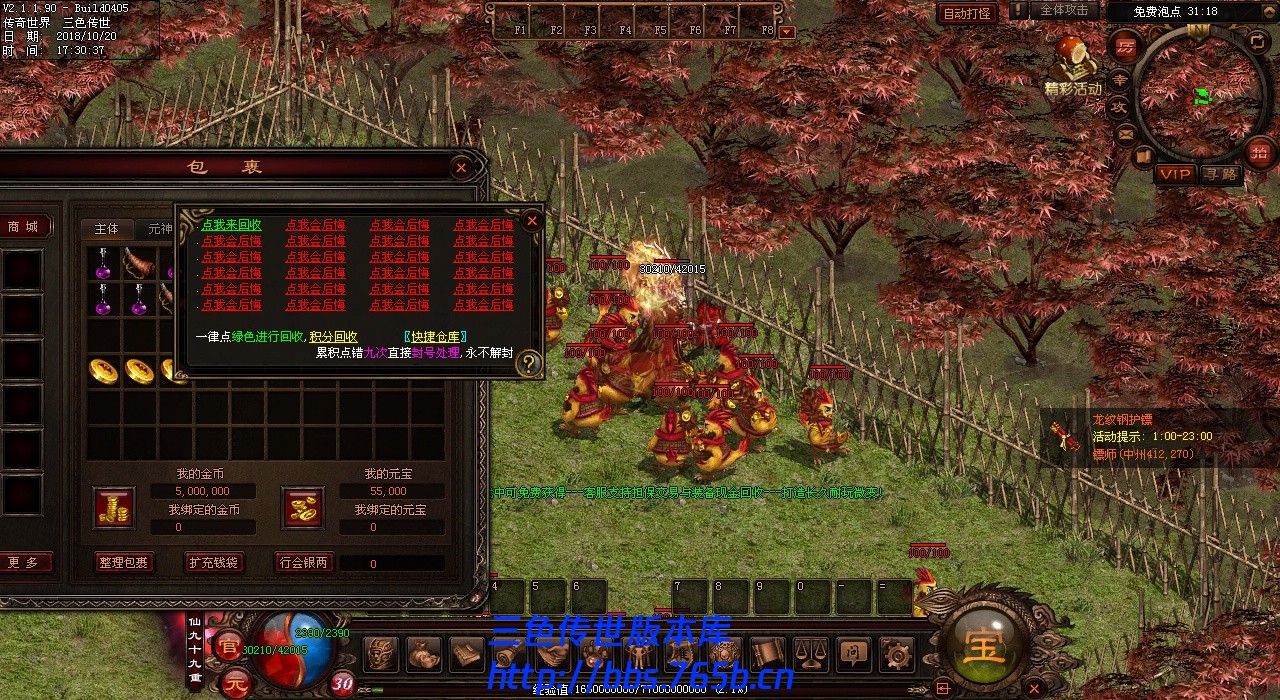Click the green 点我来回收 link
This screenshot has height=700, width=1280.
click(x=231, y=226)
